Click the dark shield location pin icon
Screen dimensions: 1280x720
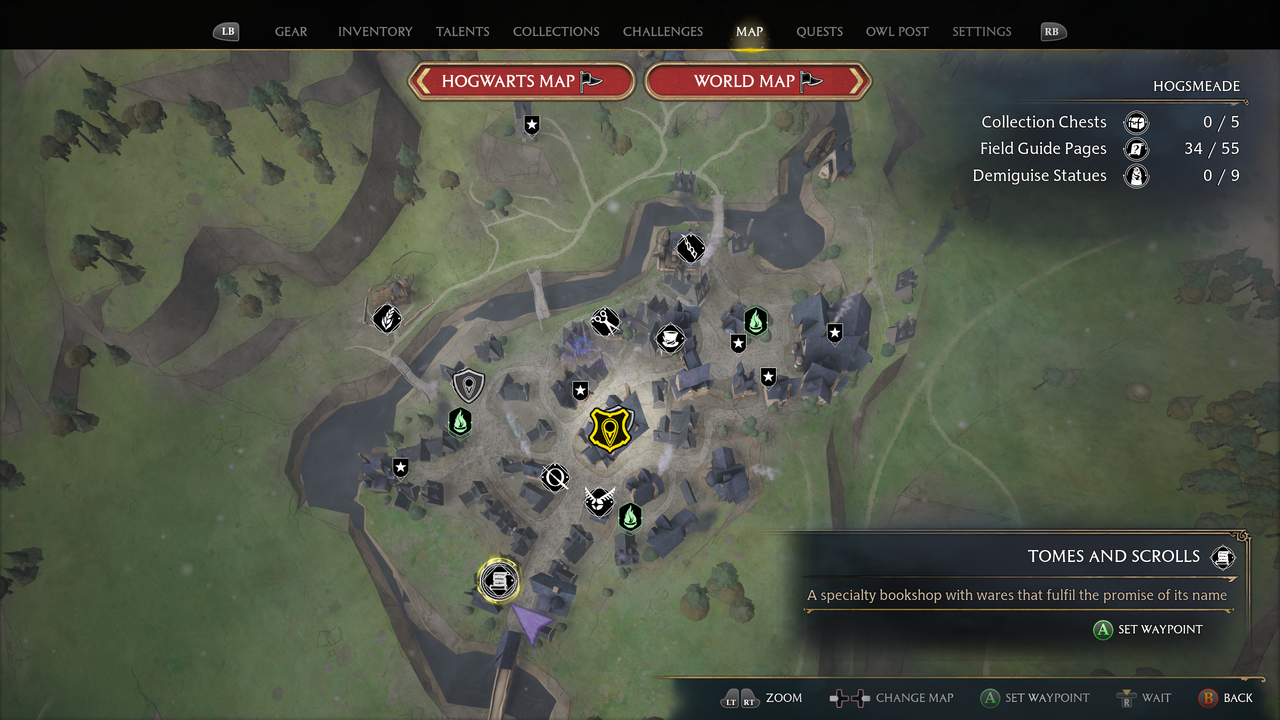click(468, 385)
